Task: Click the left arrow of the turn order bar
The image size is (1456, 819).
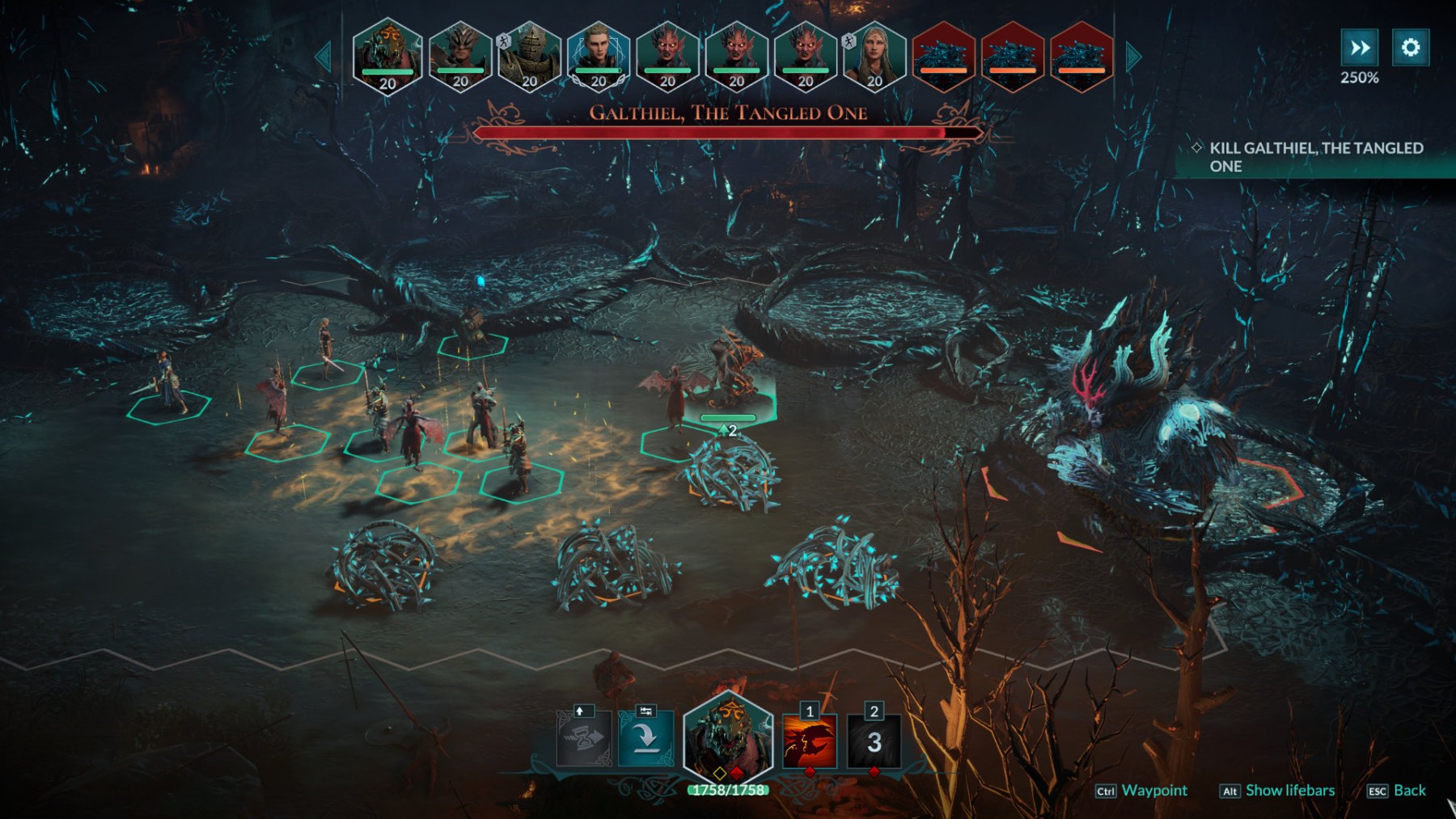Action: pos(324,57)
